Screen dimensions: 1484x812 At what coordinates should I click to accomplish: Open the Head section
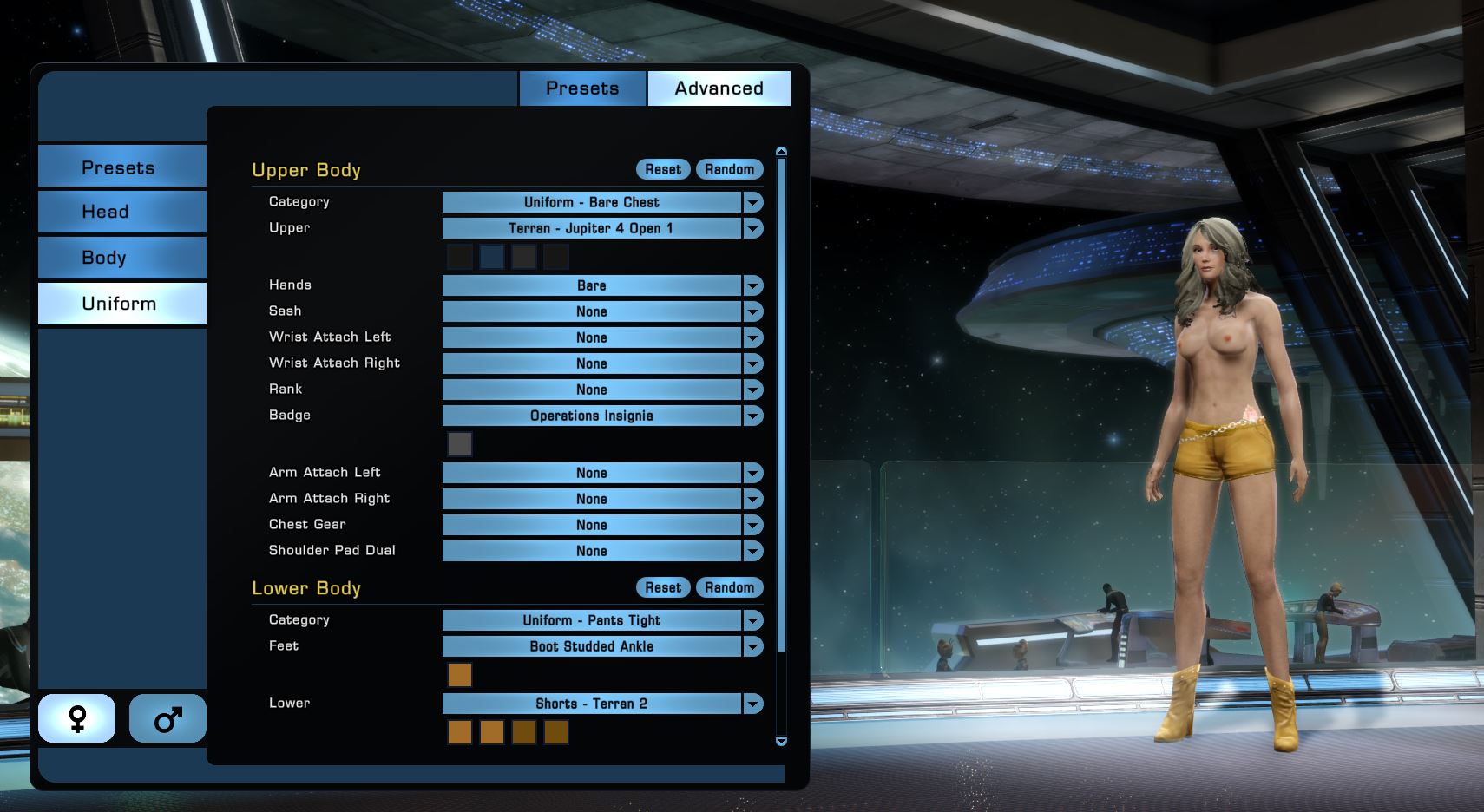[x=121, y=212]
